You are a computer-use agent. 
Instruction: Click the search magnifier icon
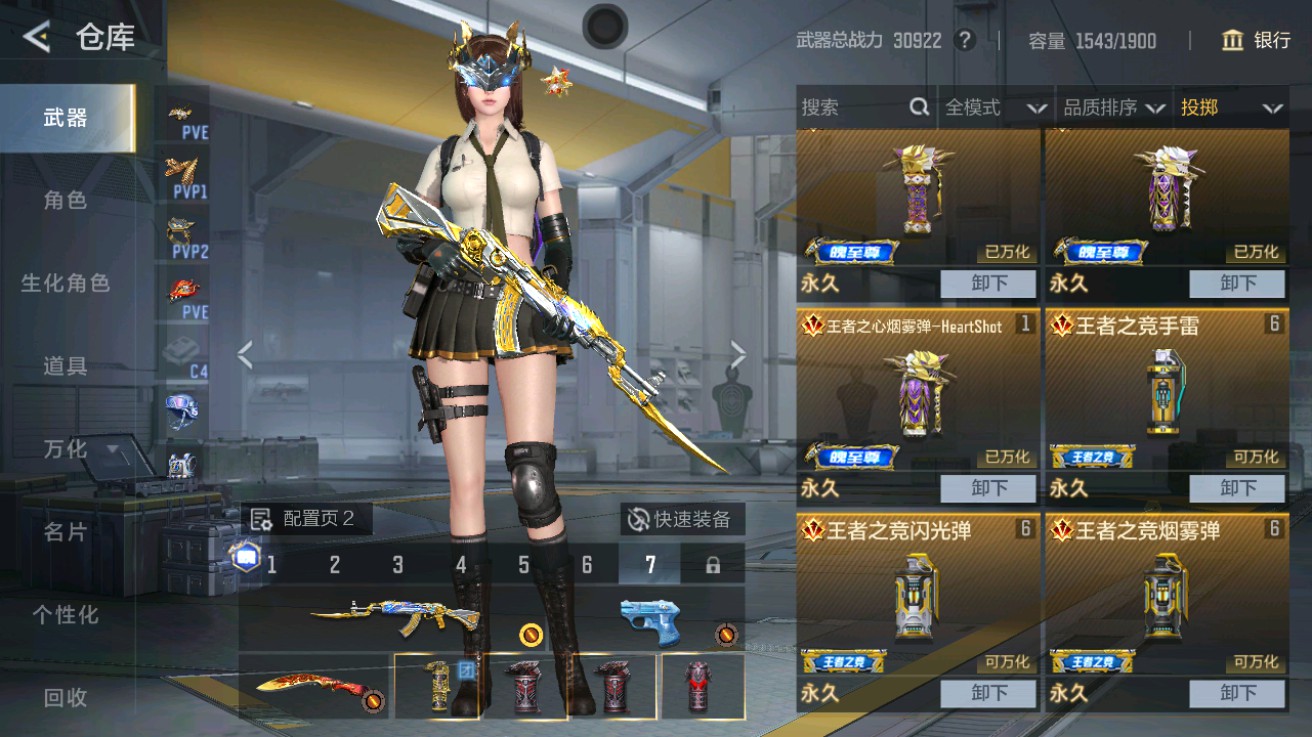pyautogui.click(x=919, y=107)
